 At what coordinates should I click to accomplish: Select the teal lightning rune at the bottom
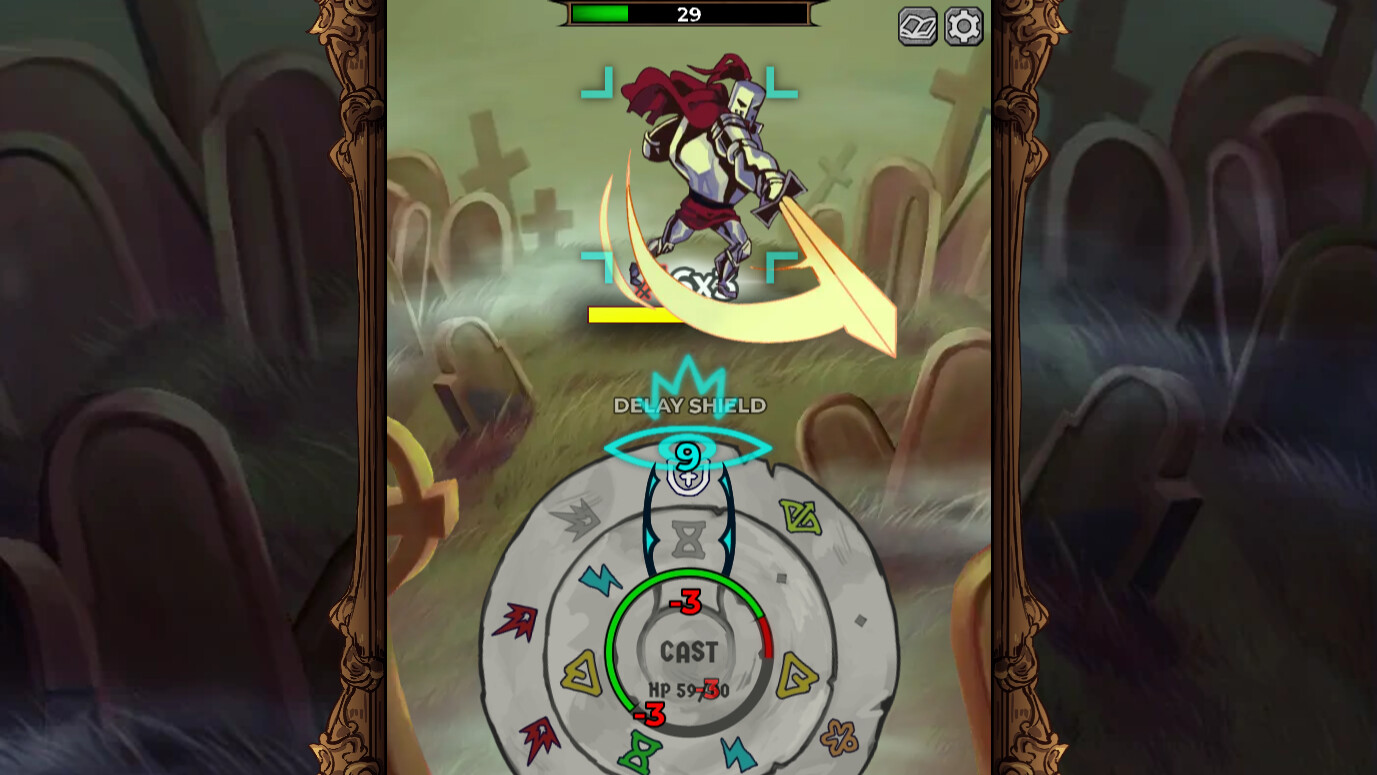738,751
